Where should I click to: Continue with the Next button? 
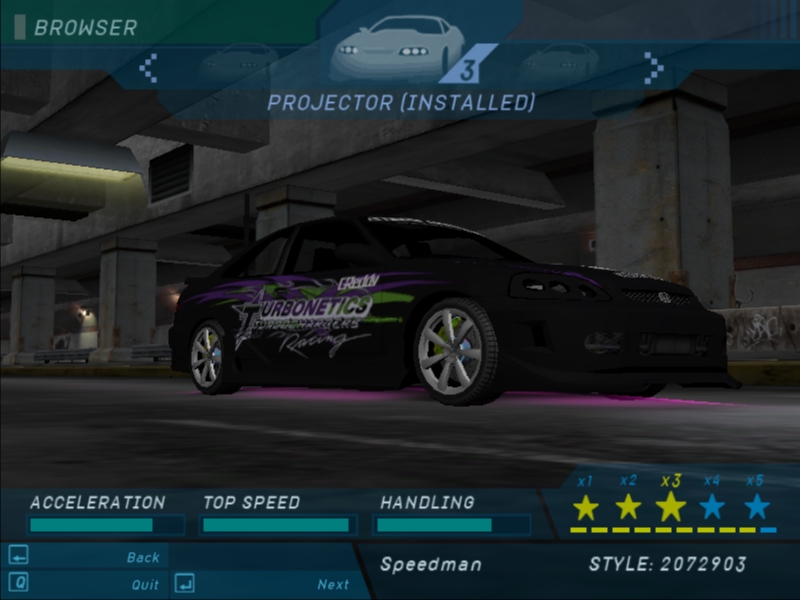tap(333, 584)
